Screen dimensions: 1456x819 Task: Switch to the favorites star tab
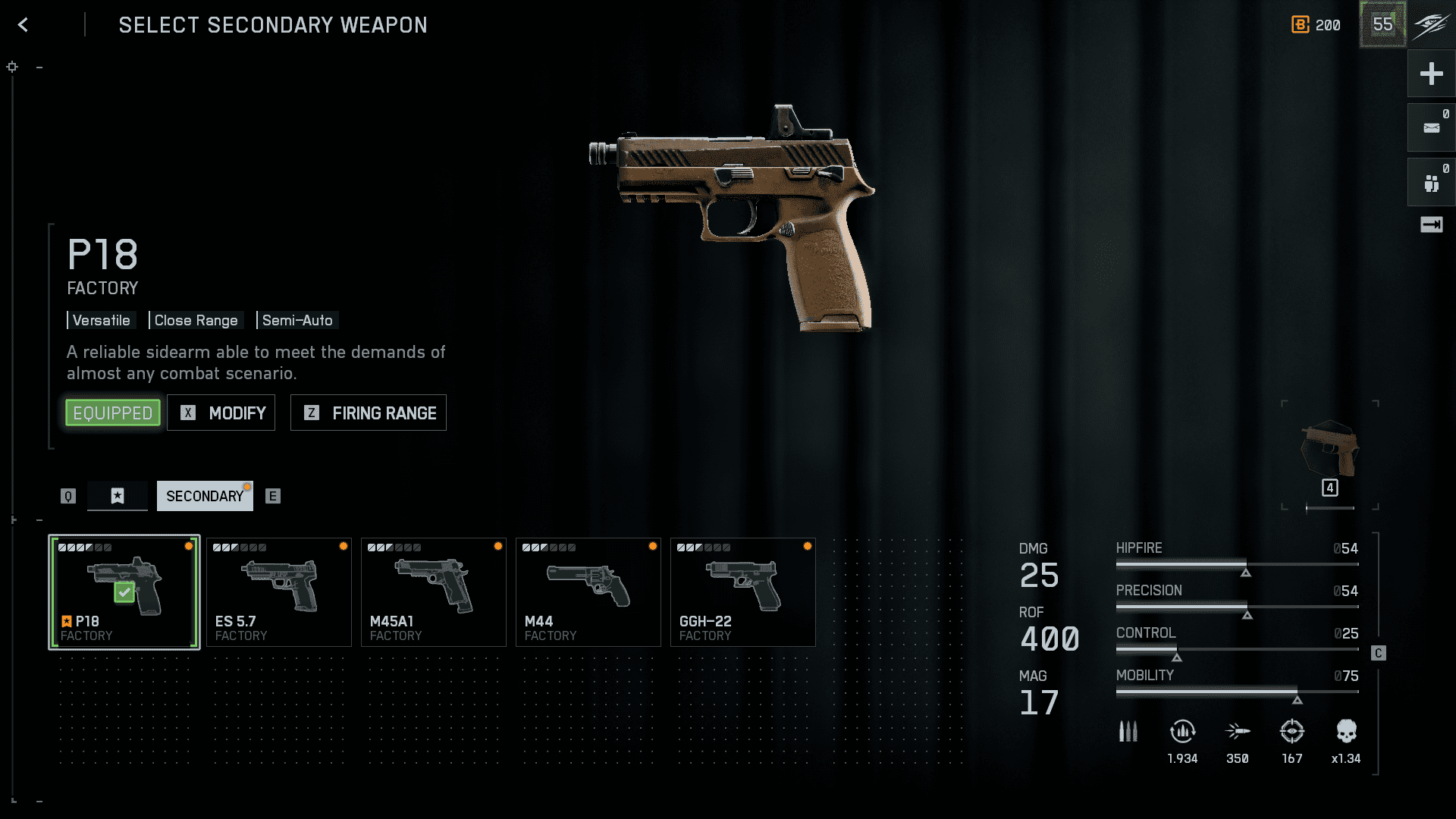pos(118,496)
